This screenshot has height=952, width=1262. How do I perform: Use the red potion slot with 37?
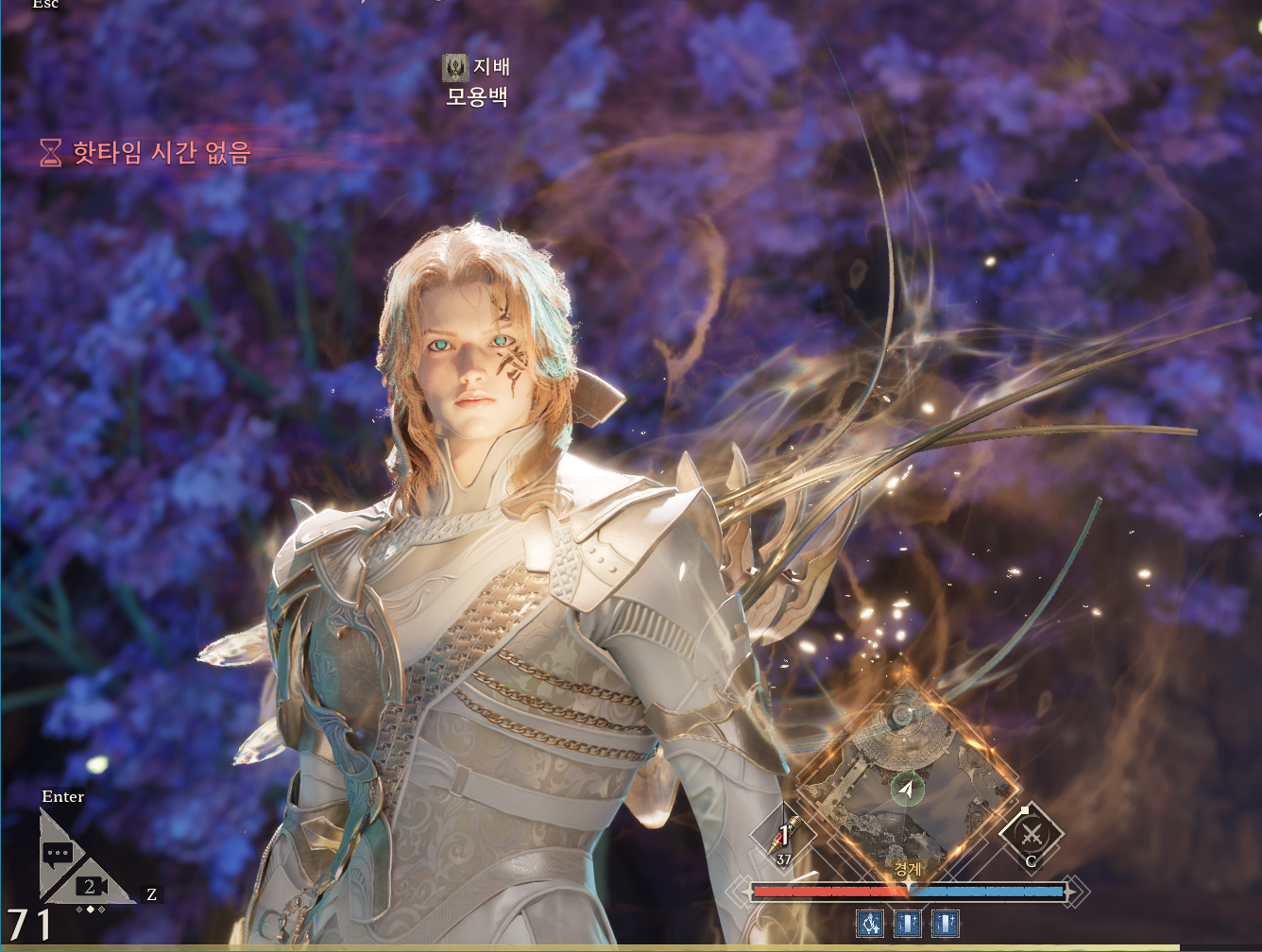point(783,838)
